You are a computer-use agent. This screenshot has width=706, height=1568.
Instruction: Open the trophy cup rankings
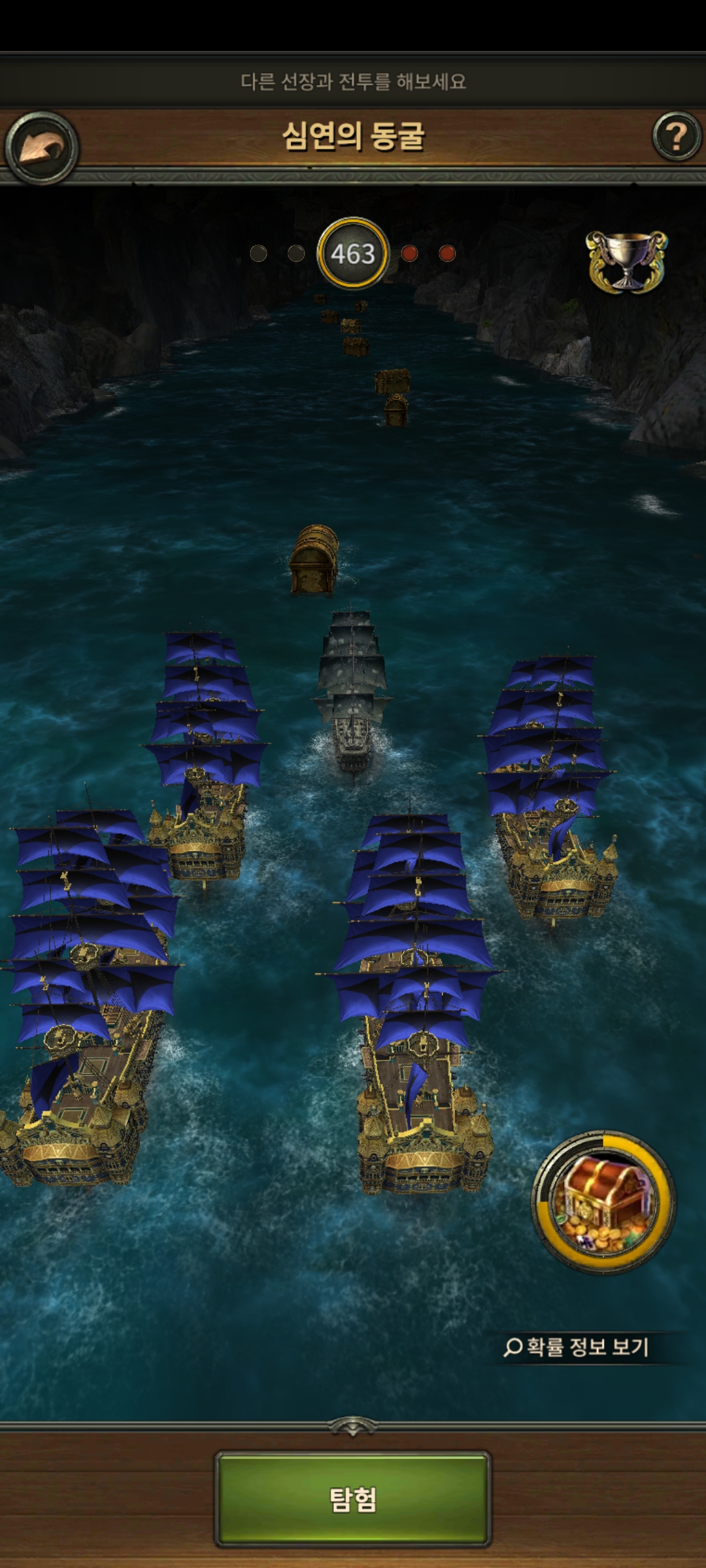point(626,261)
